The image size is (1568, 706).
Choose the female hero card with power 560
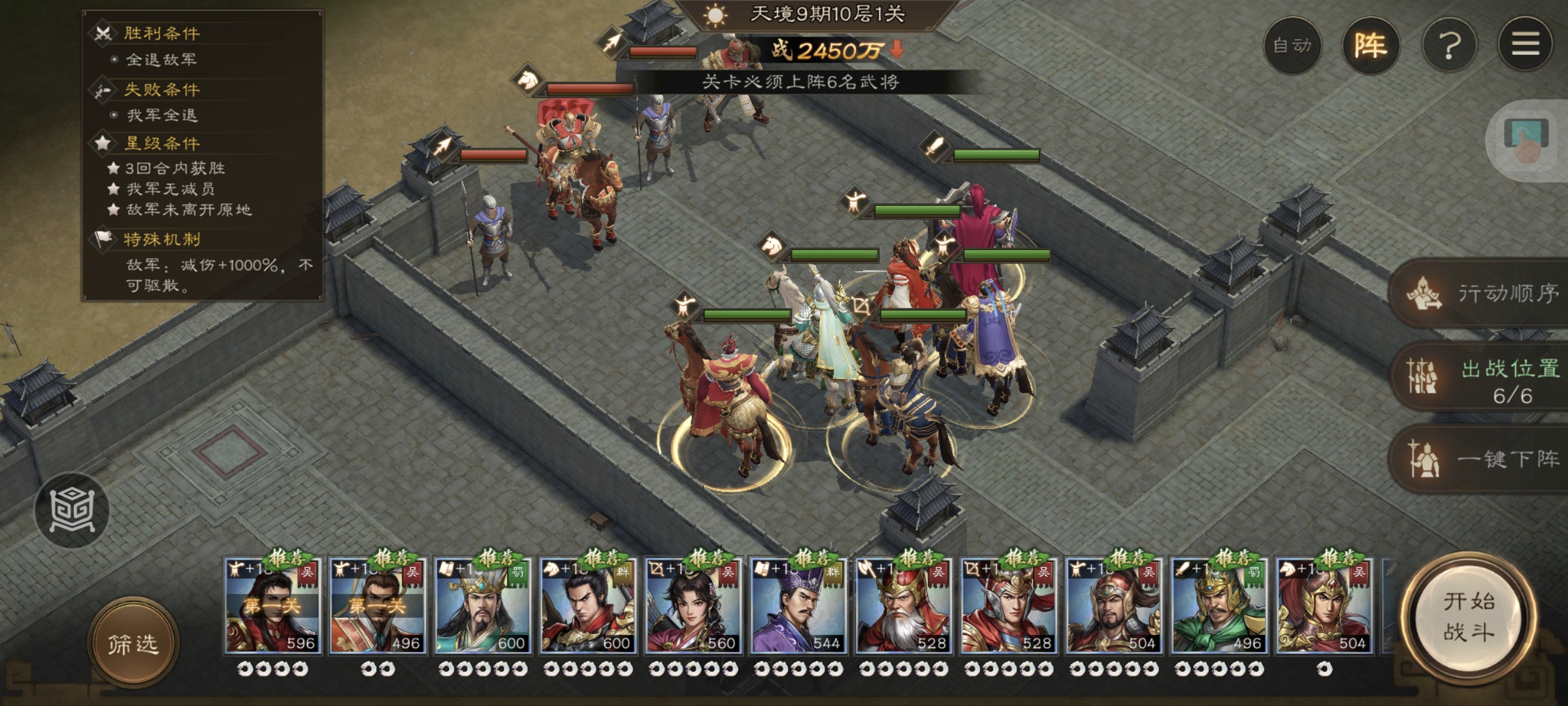click(693, 606)
